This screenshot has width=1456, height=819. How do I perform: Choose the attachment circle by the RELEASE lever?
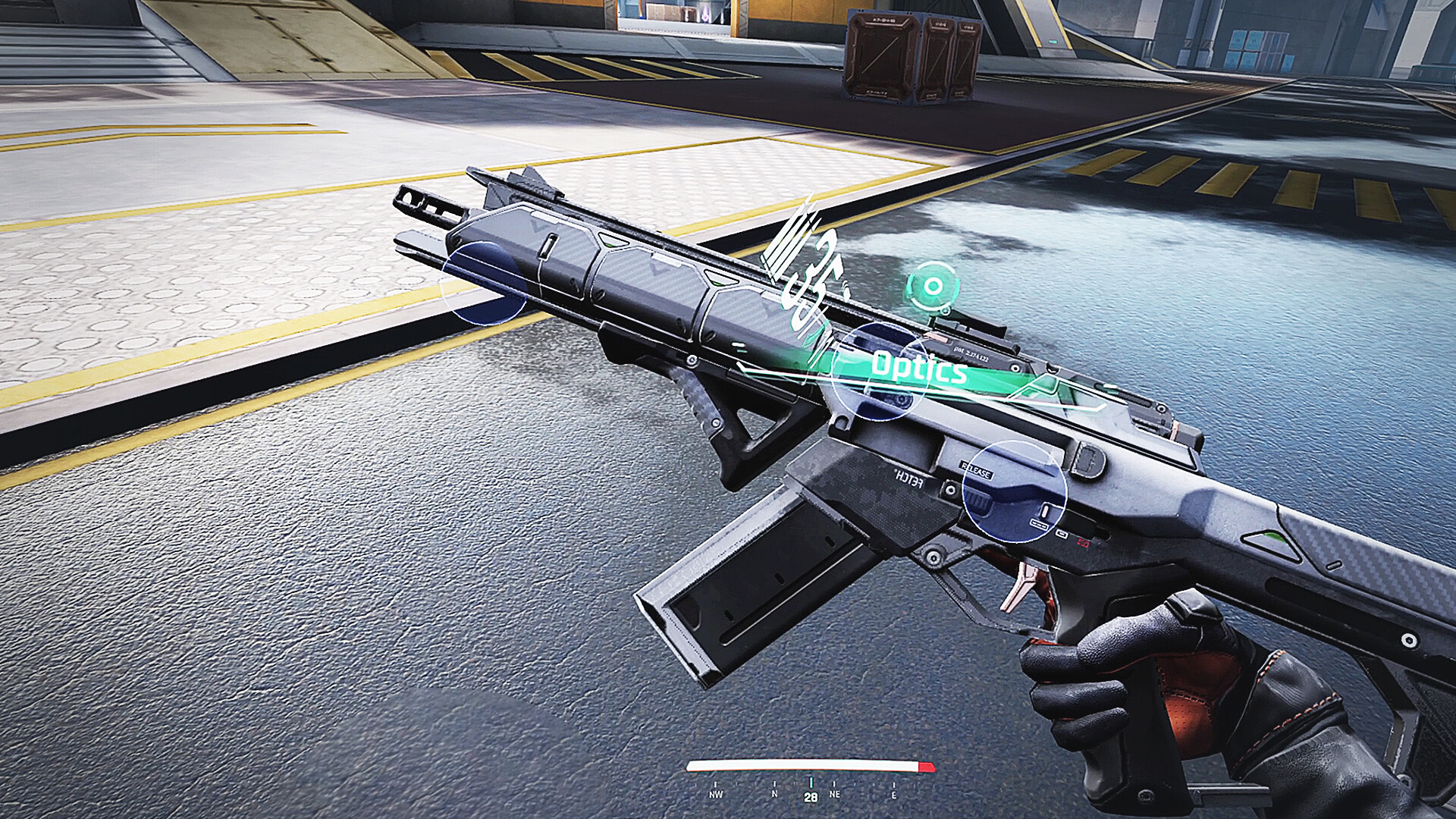[1014, 492]
